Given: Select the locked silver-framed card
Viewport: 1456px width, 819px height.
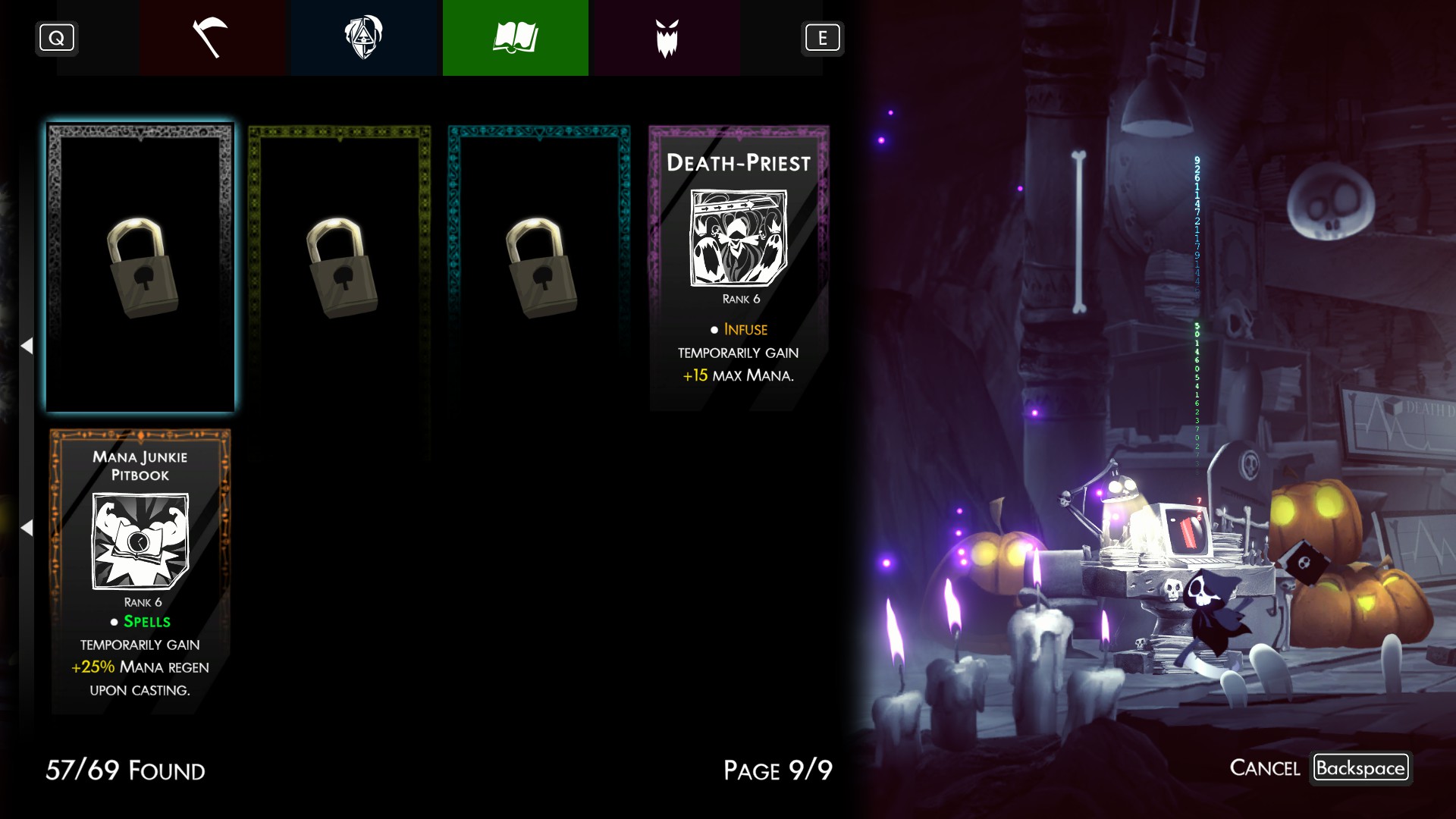Looking at the screenshot, I should 140,268.
